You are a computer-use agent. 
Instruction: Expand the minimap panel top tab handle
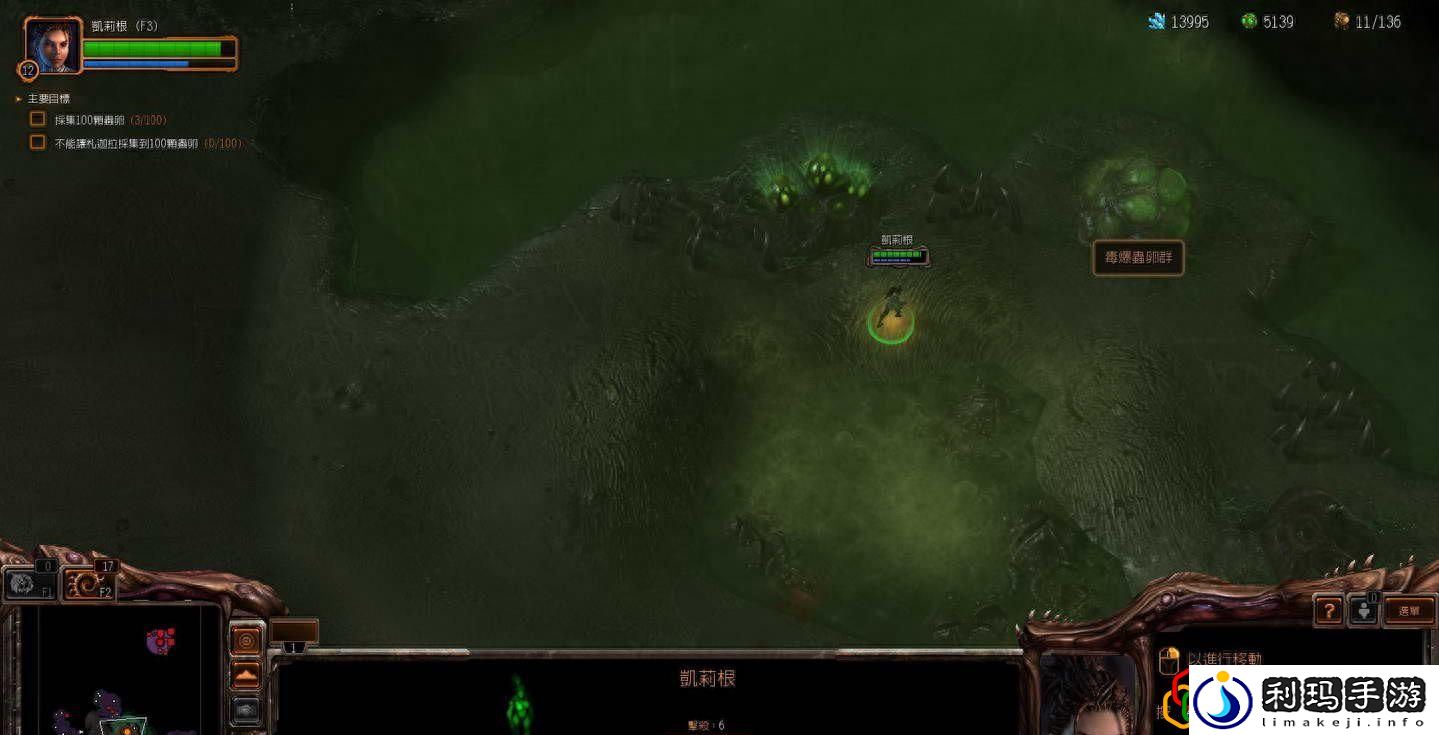[x=188, y=601]
